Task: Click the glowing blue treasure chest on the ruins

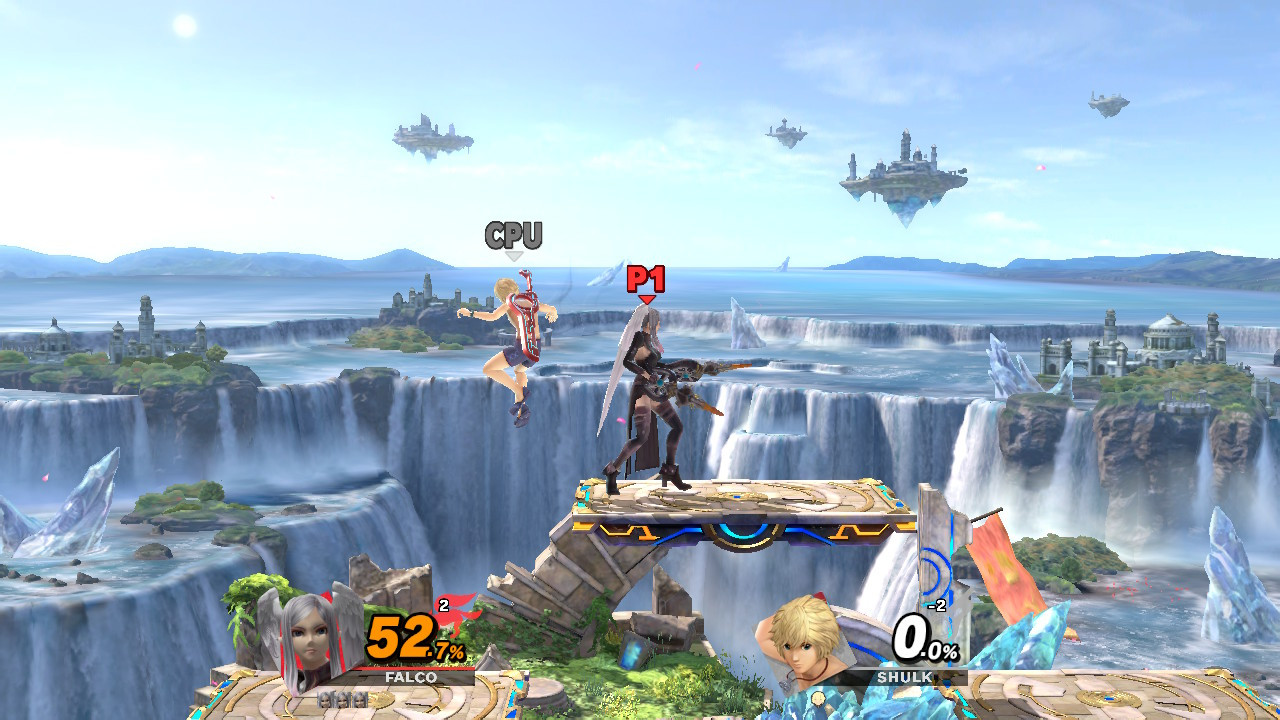Action: pos(630,649)
